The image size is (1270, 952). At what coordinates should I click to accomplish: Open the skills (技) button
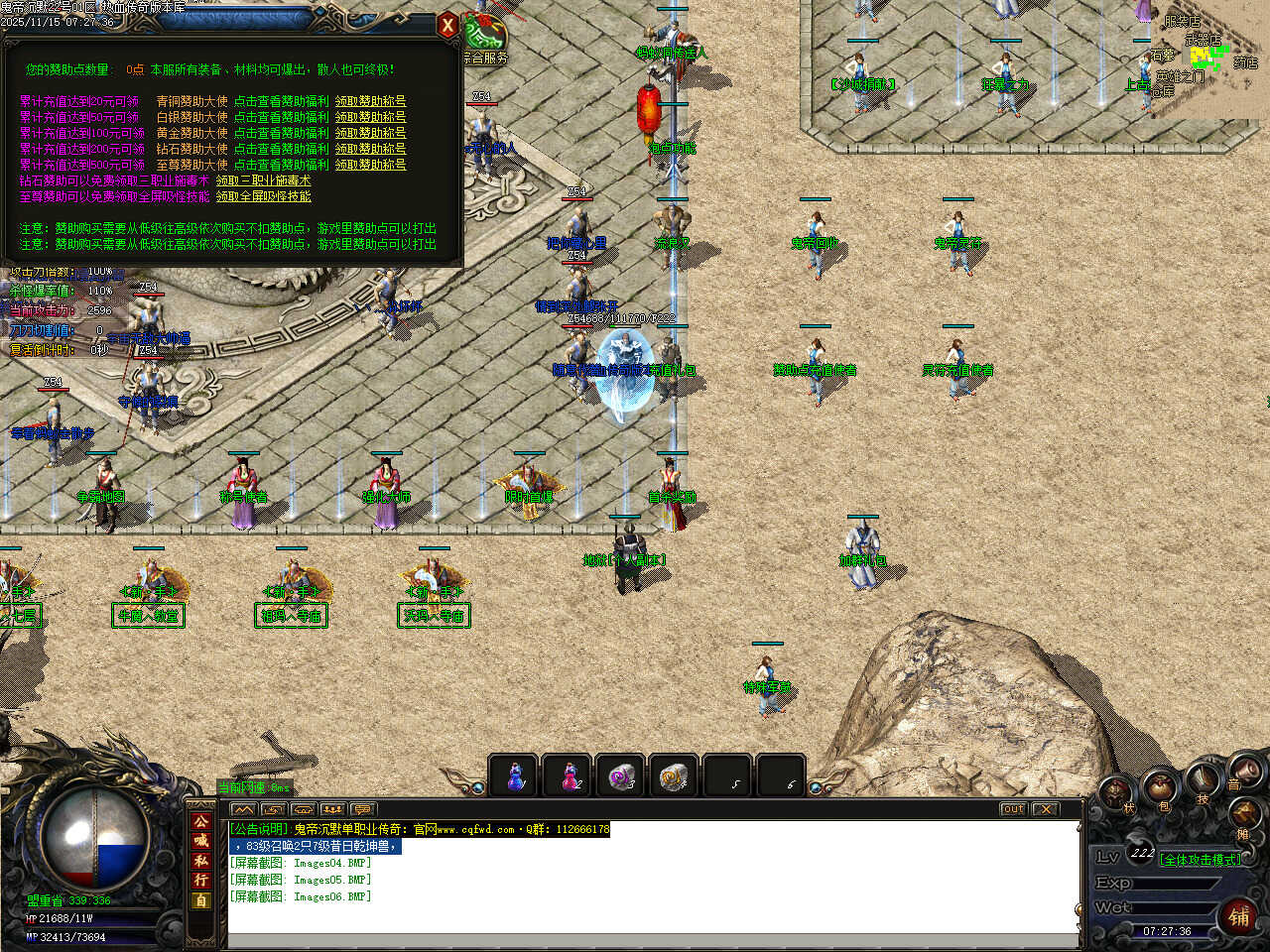(x=1203, y=781)
